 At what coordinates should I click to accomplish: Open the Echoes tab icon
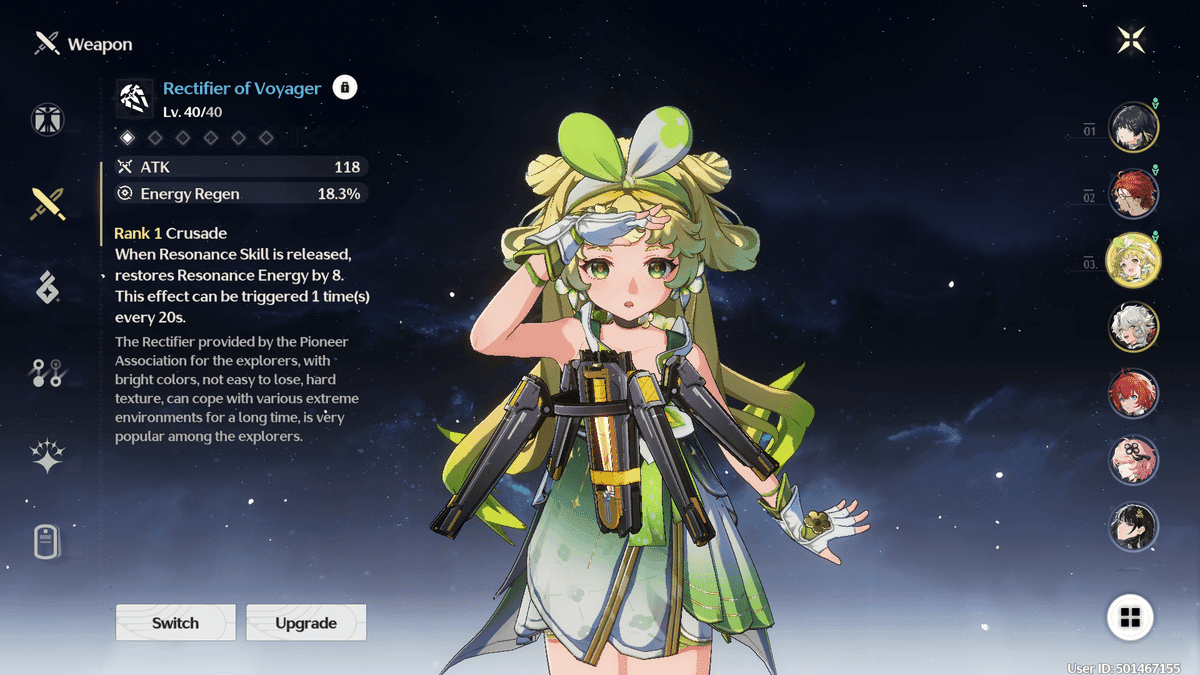pos(47,288)
